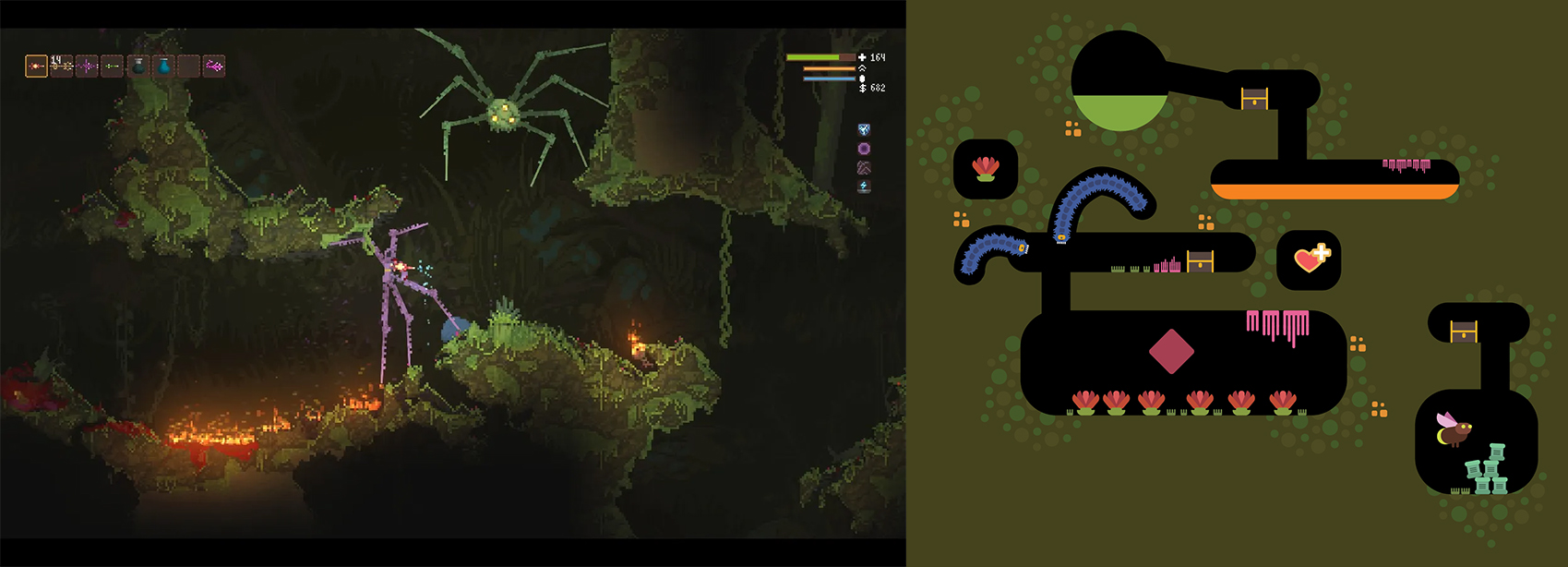Click the pink claw-mark perk icon

point(864,167)
